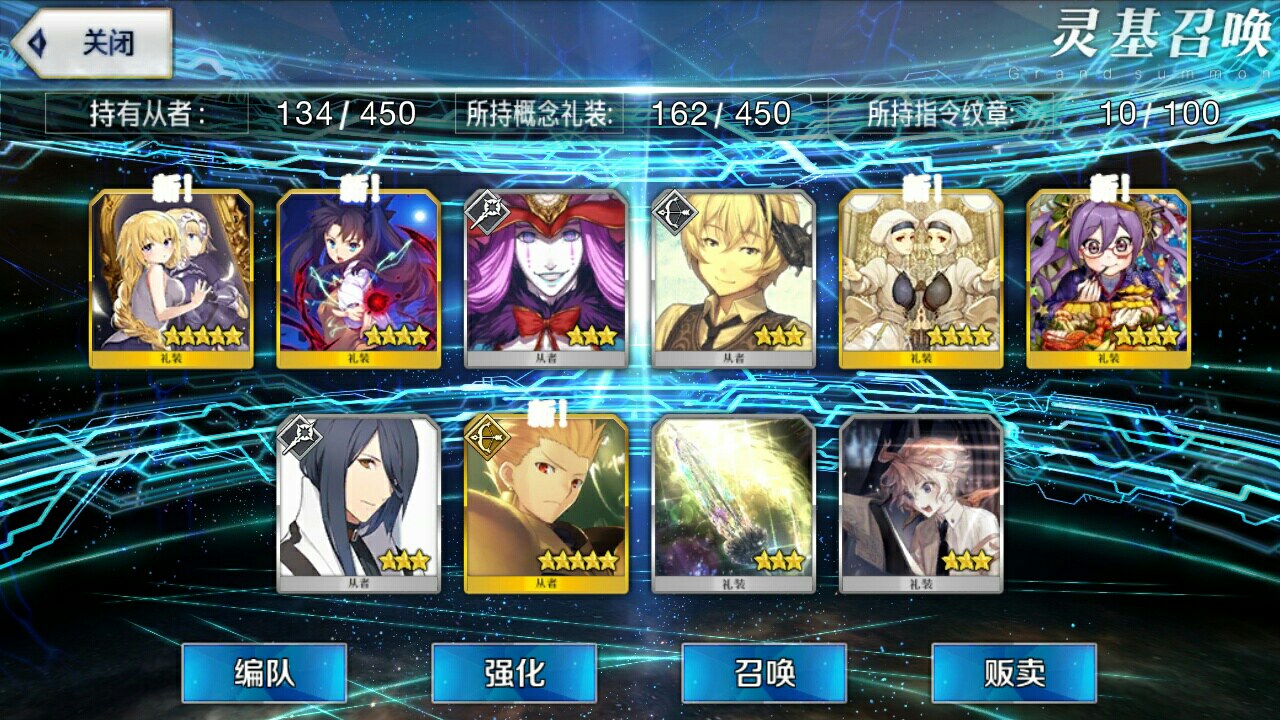
Task: Tap the 召唤 summon button
Action: tap(764, 673)
